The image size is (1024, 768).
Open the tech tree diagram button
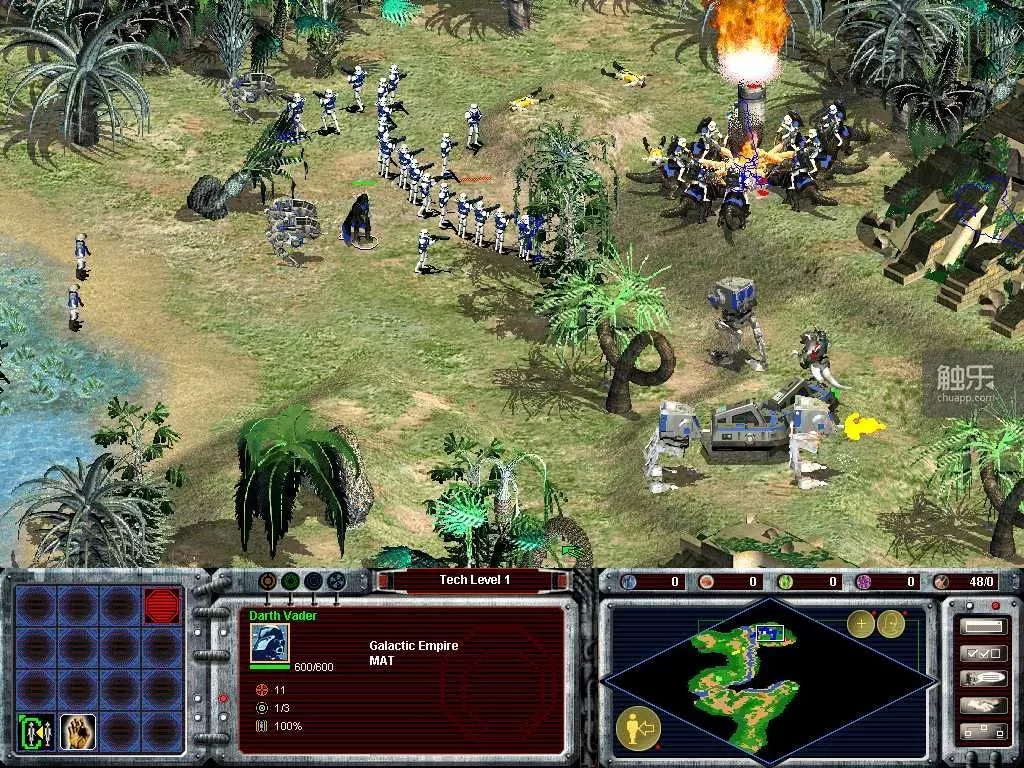982,731
